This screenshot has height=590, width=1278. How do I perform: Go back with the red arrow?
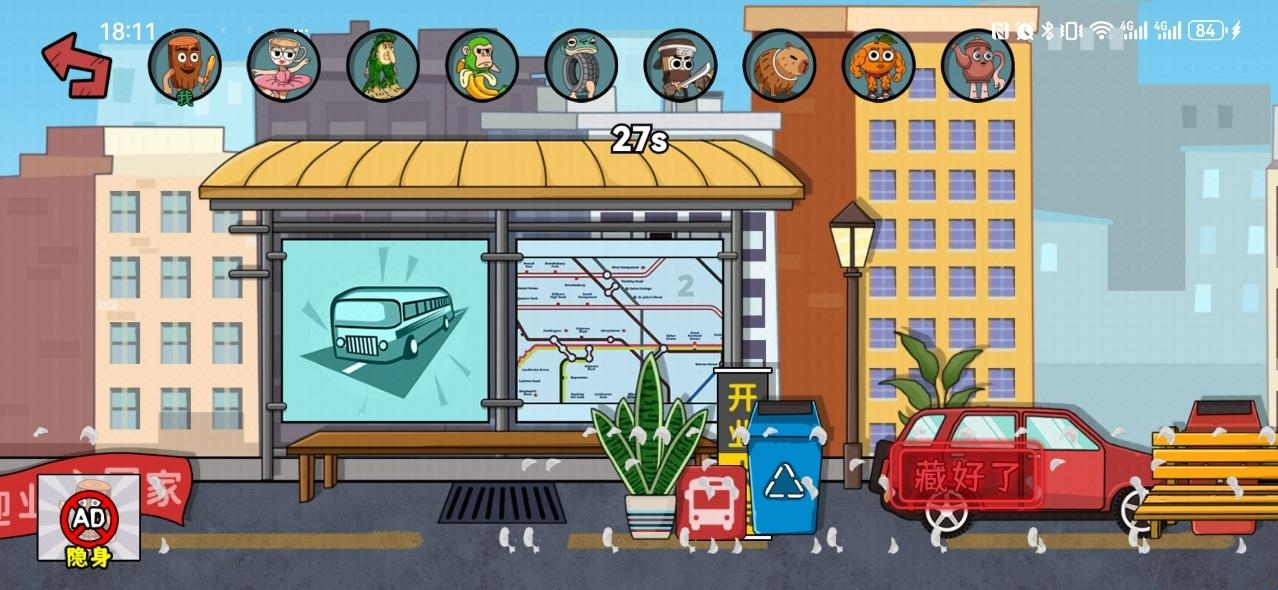click(76, 66)
